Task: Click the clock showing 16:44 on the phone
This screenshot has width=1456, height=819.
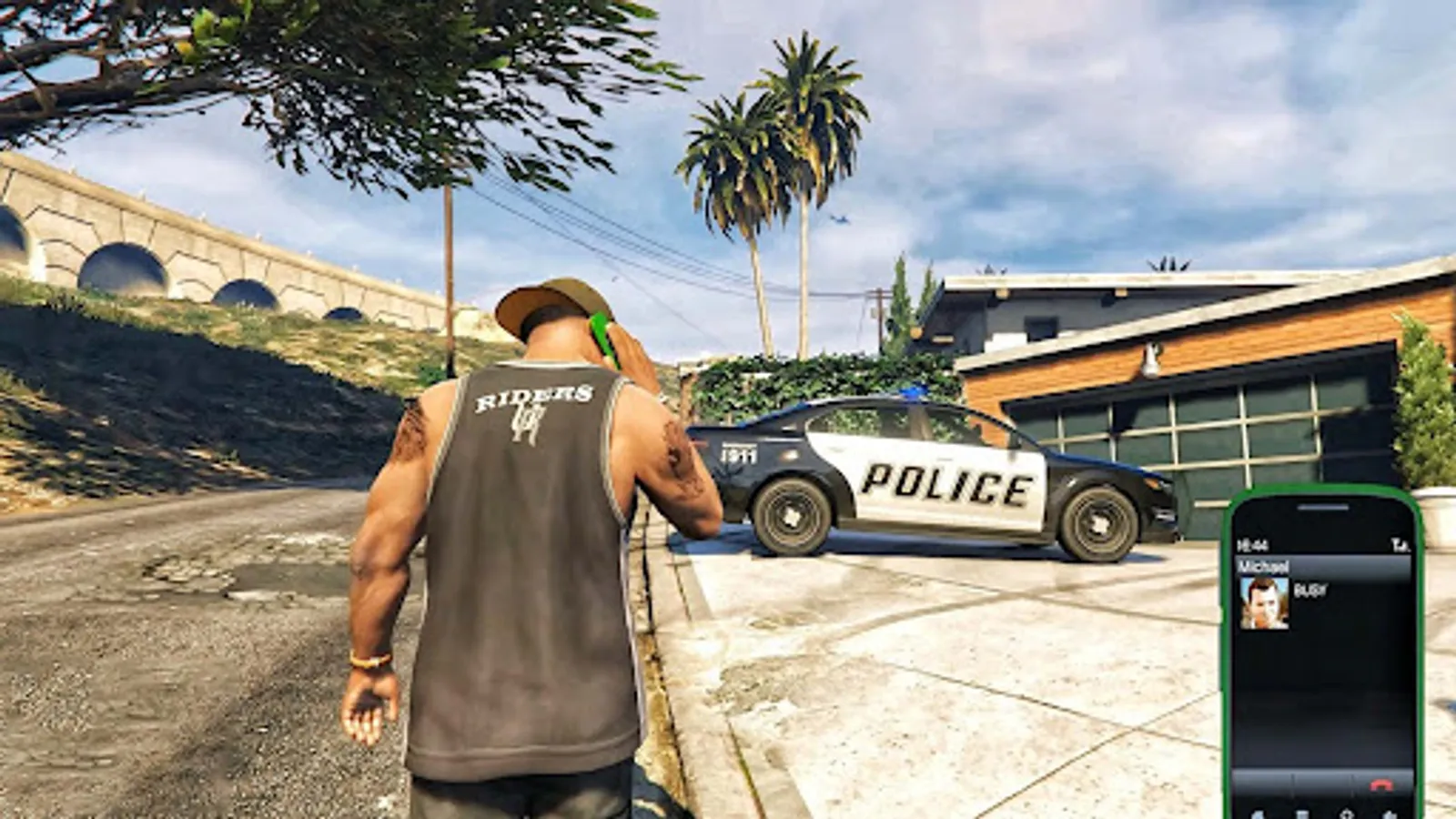Action: (1254, 543)
